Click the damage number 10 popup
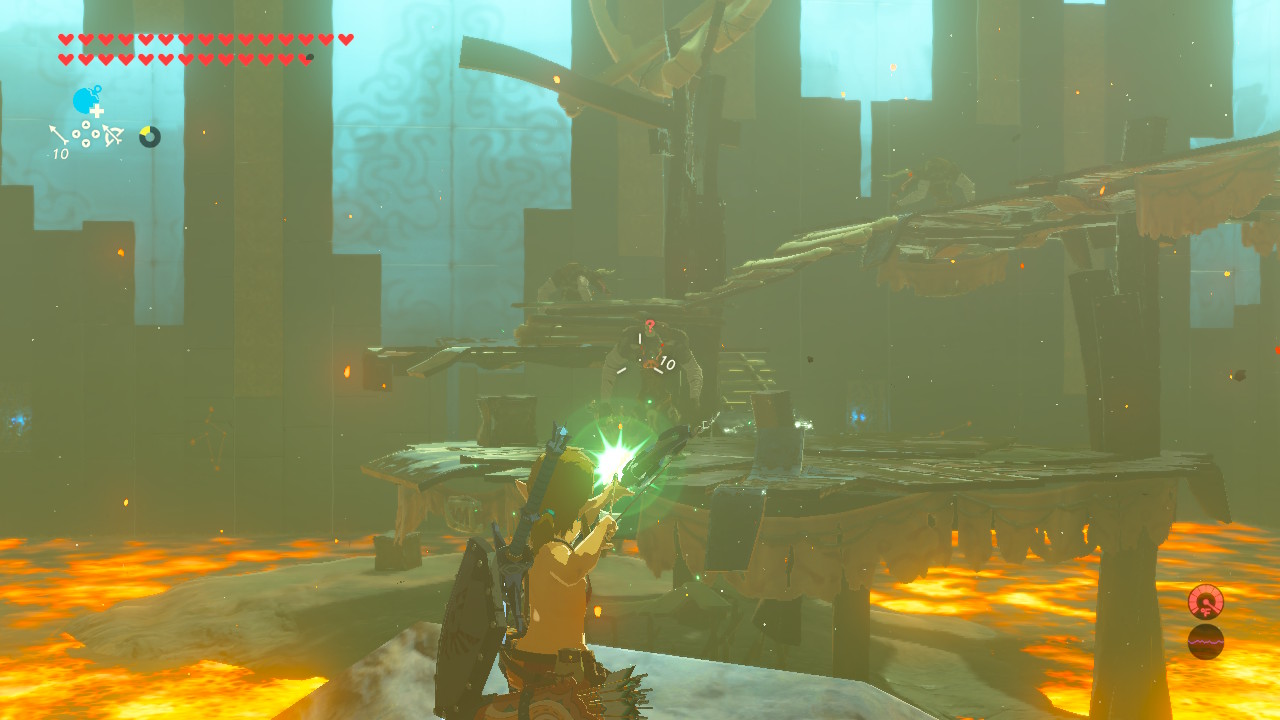Image resolution: width=1280 pixels, height=720 pixels. click(x=667, y=363)
